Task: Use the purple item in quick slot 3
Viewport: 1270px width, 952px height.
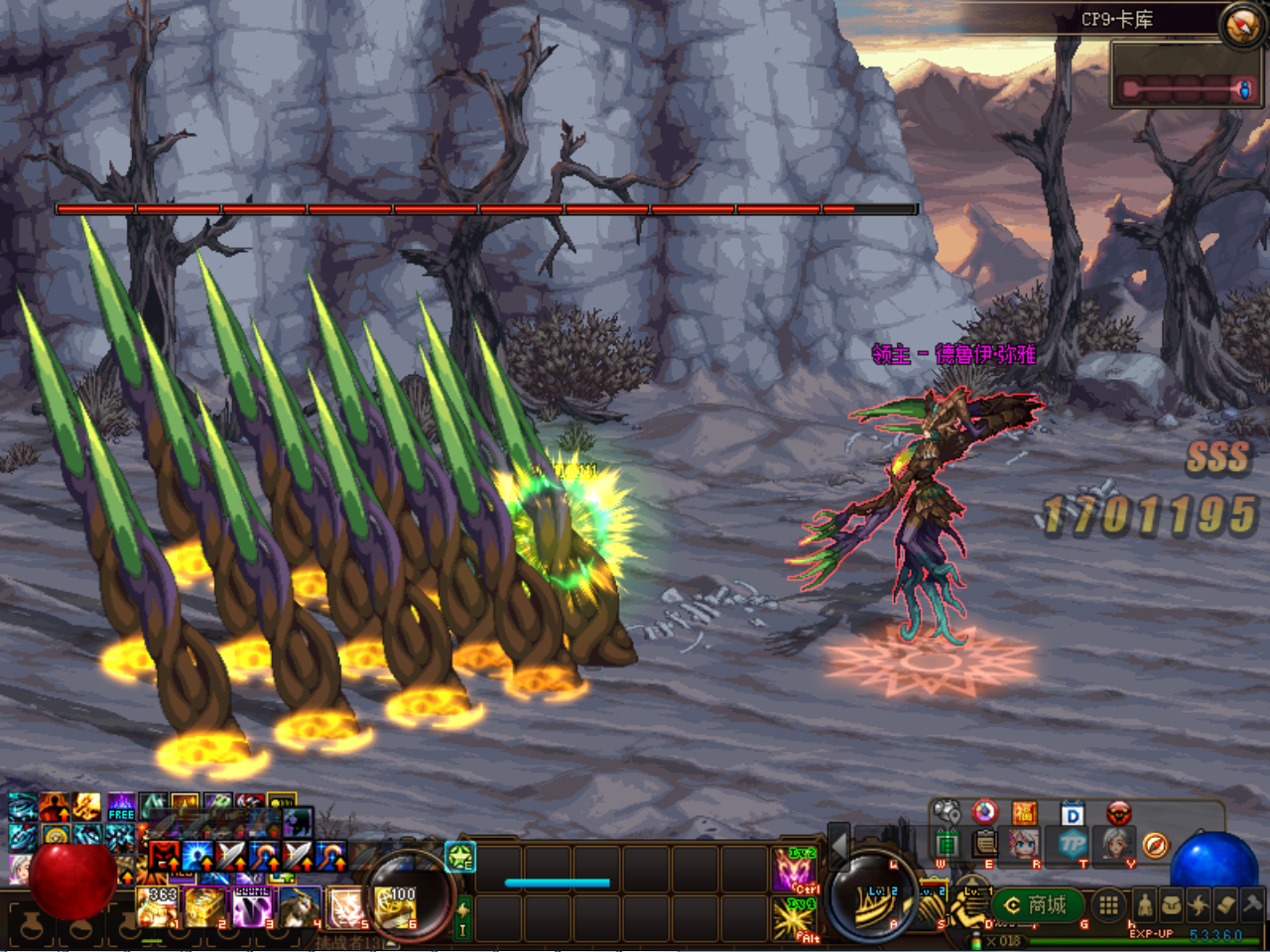Action: tap(254, 906)
